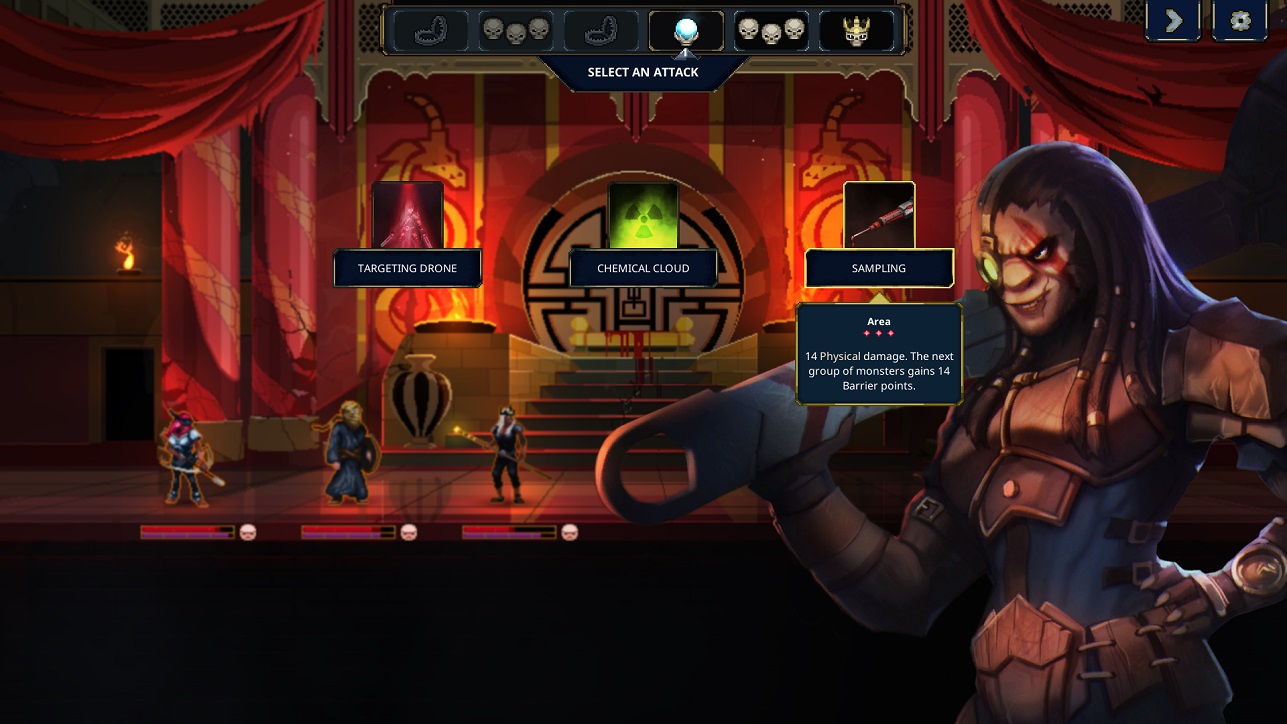1287x724 pixels.
Task: Choose the Targeting Drone attack
Action: click(x=407, y=268)
